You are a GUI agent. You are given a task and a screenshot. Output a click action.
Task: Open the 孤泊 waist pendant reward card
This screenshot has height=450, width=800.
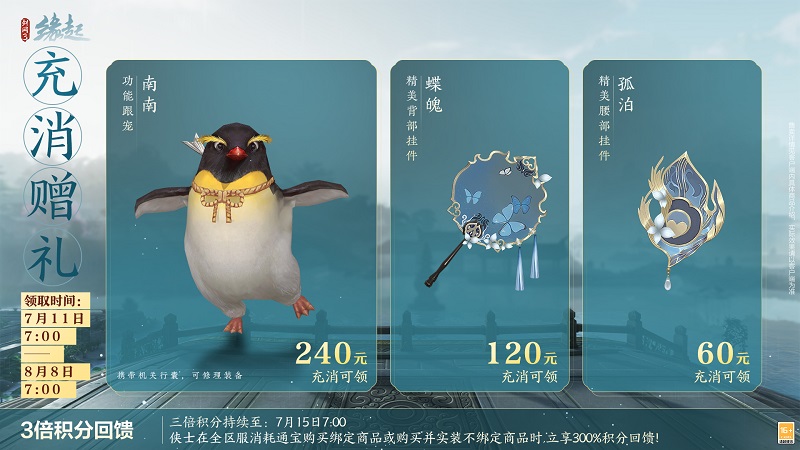672,225
